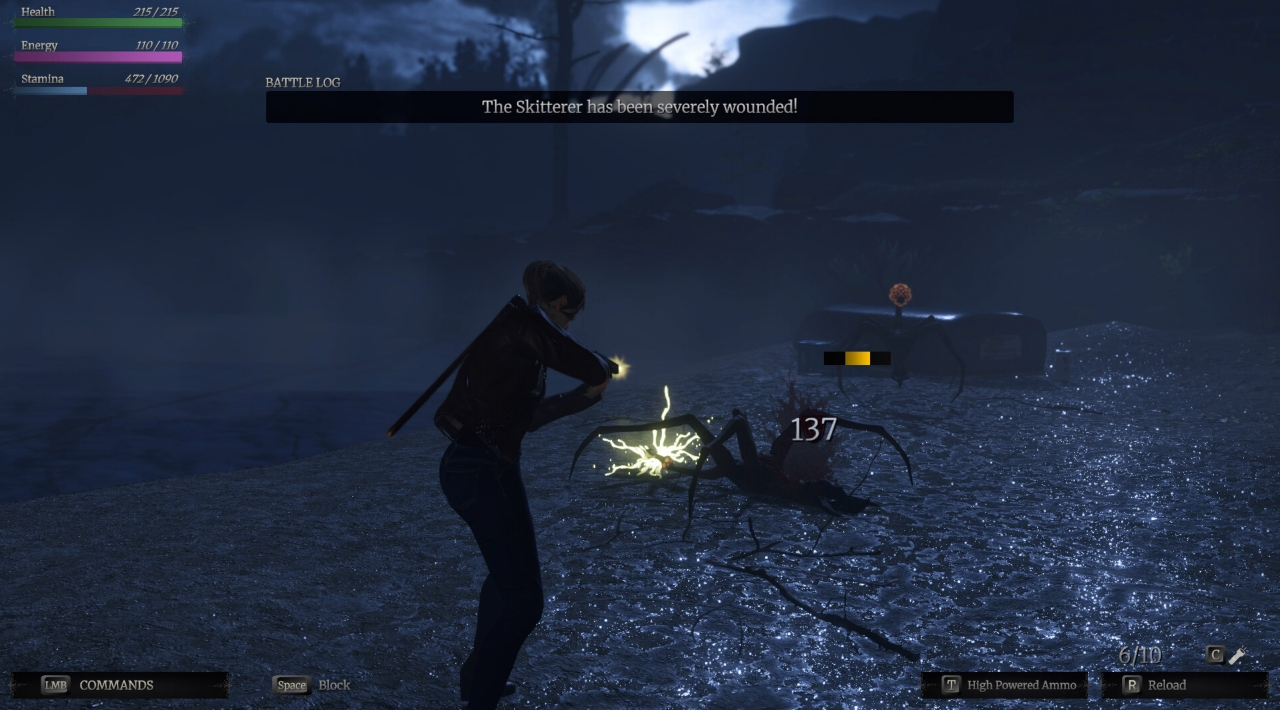Viewport: 1280px width, 710px height.
Task: Choose the Reload action
Action: (1165, 685)
